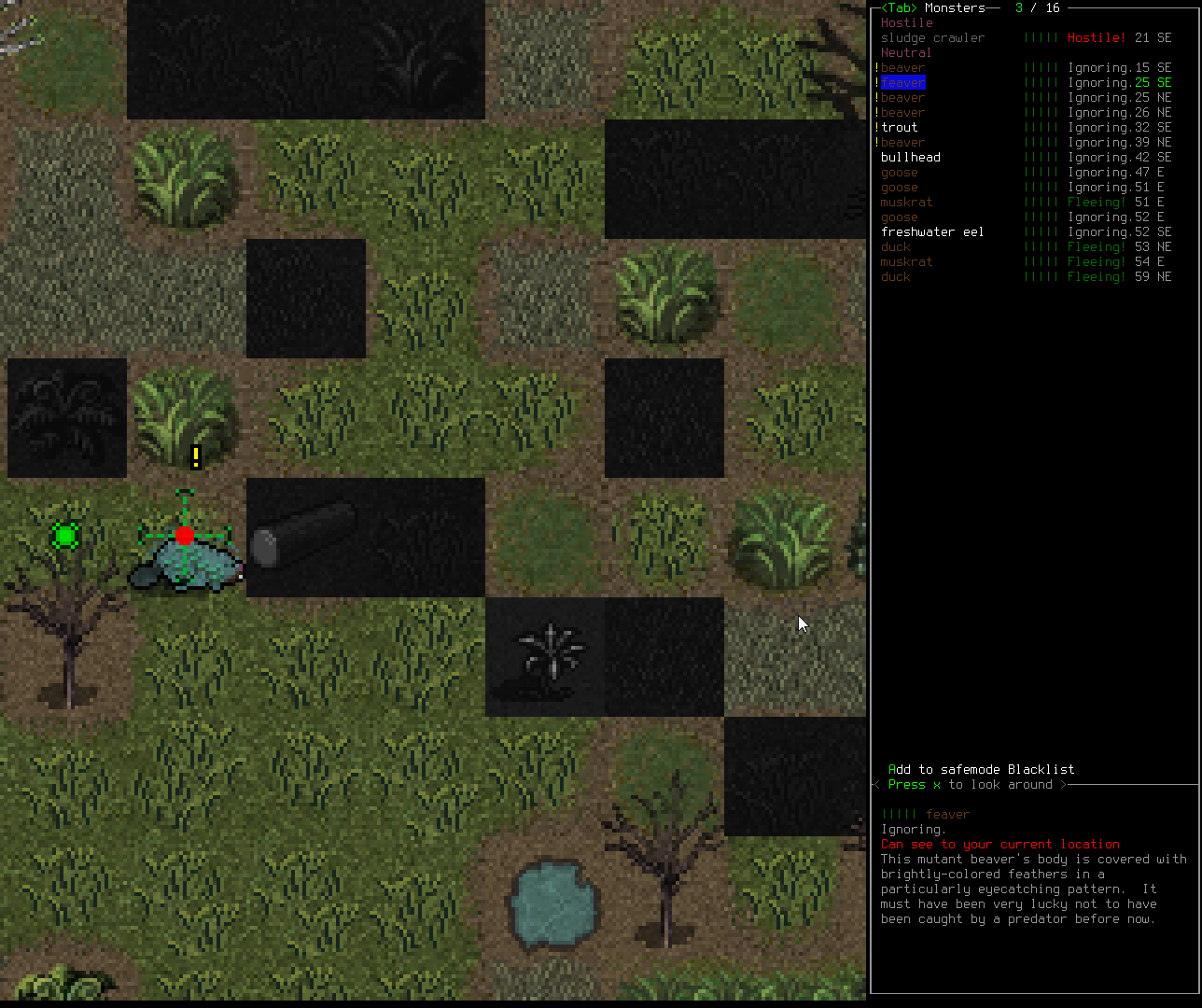1202x1008 pixels.
Task: Select the goose at distance 47 E
Action: pyautogui.click(x=899, y=173)
